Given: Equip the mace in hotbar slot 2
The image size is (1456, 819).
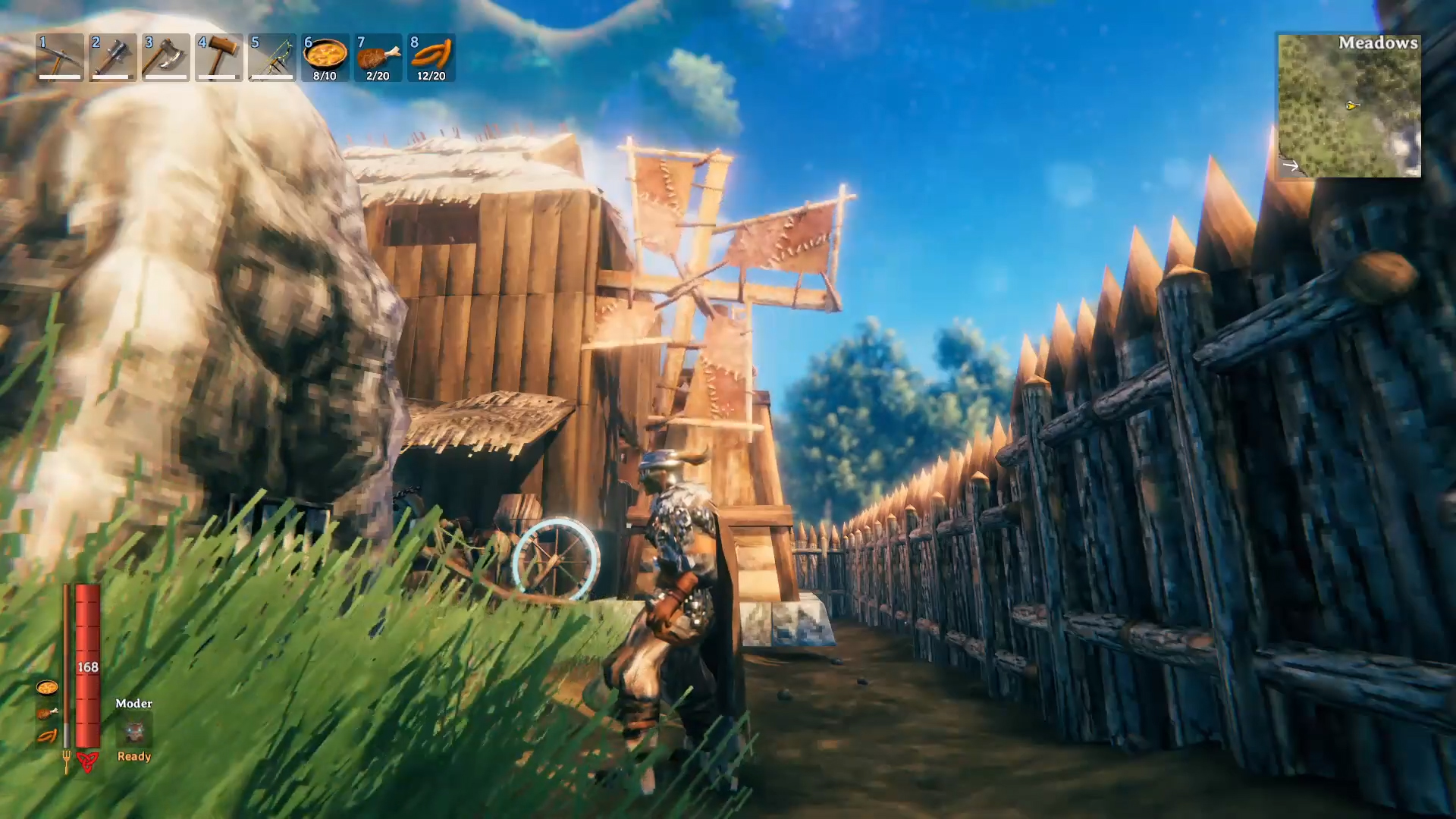Looking at the screenshot, I should [x=113, y=57].
